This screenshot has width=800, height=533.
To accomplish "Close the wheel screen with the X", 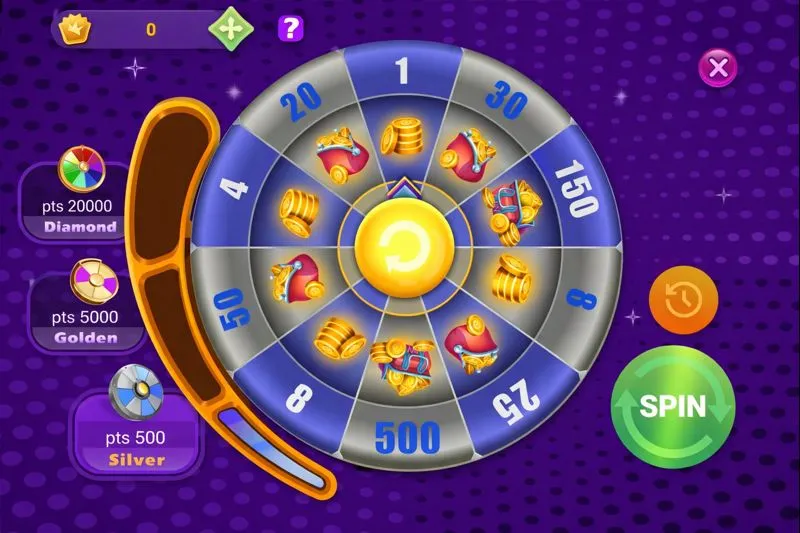I will pyautogui.click(x=718, y=68).
